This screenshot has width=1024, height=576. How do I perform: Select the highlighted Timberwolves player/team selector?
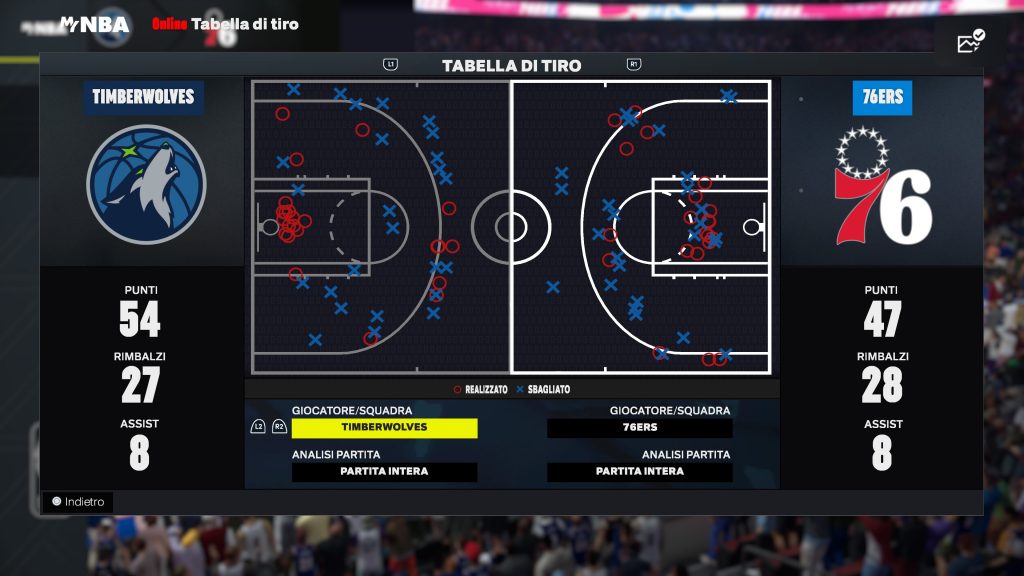[x=384, y=428]
